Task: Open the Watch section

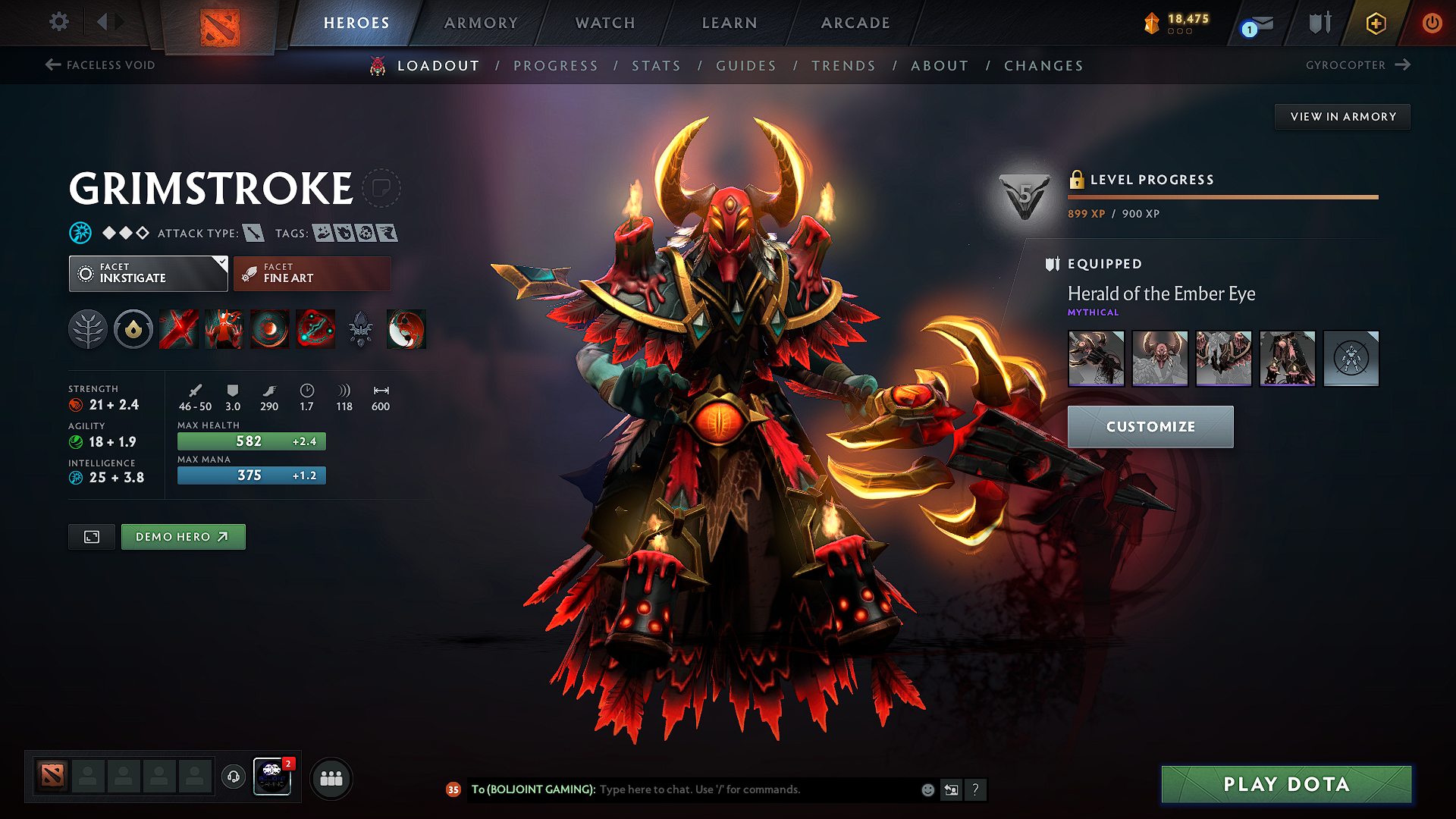Action: click(605, 23)
